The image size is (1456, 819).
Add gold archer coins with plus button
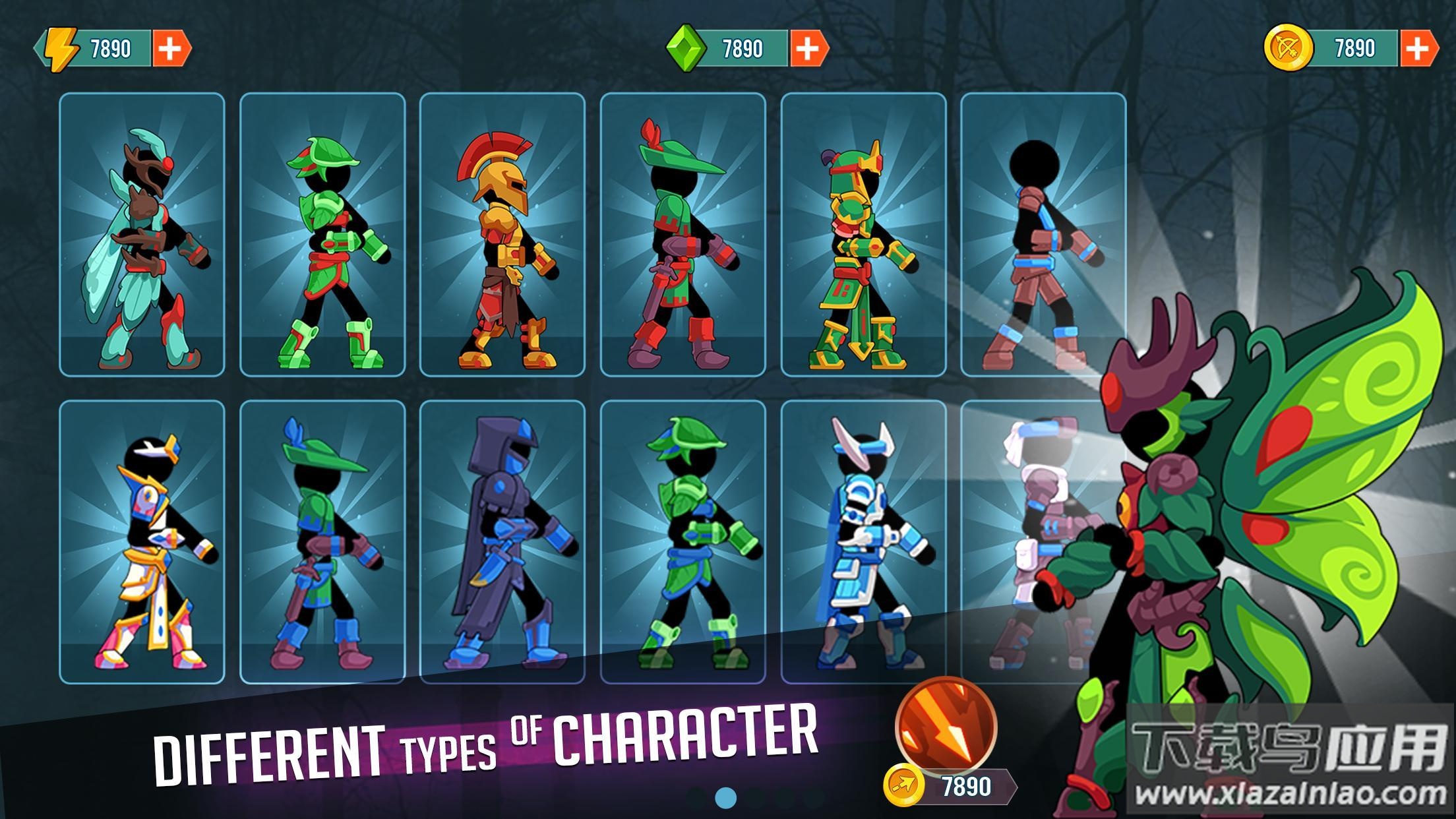(1418, 49)
